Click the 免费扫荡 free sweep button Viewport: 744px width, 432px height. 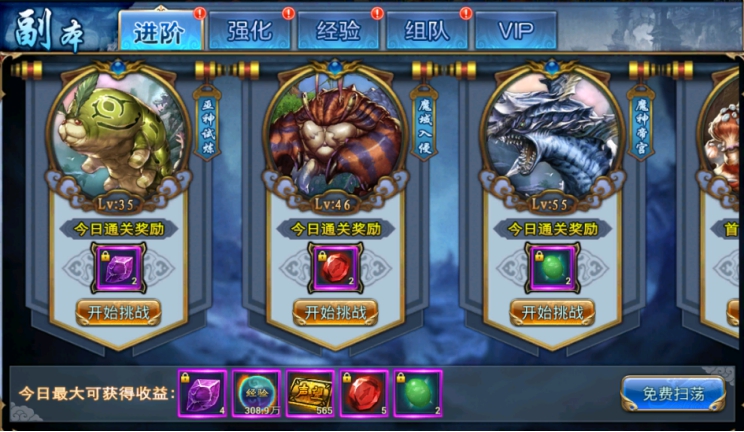pos(672,392)
